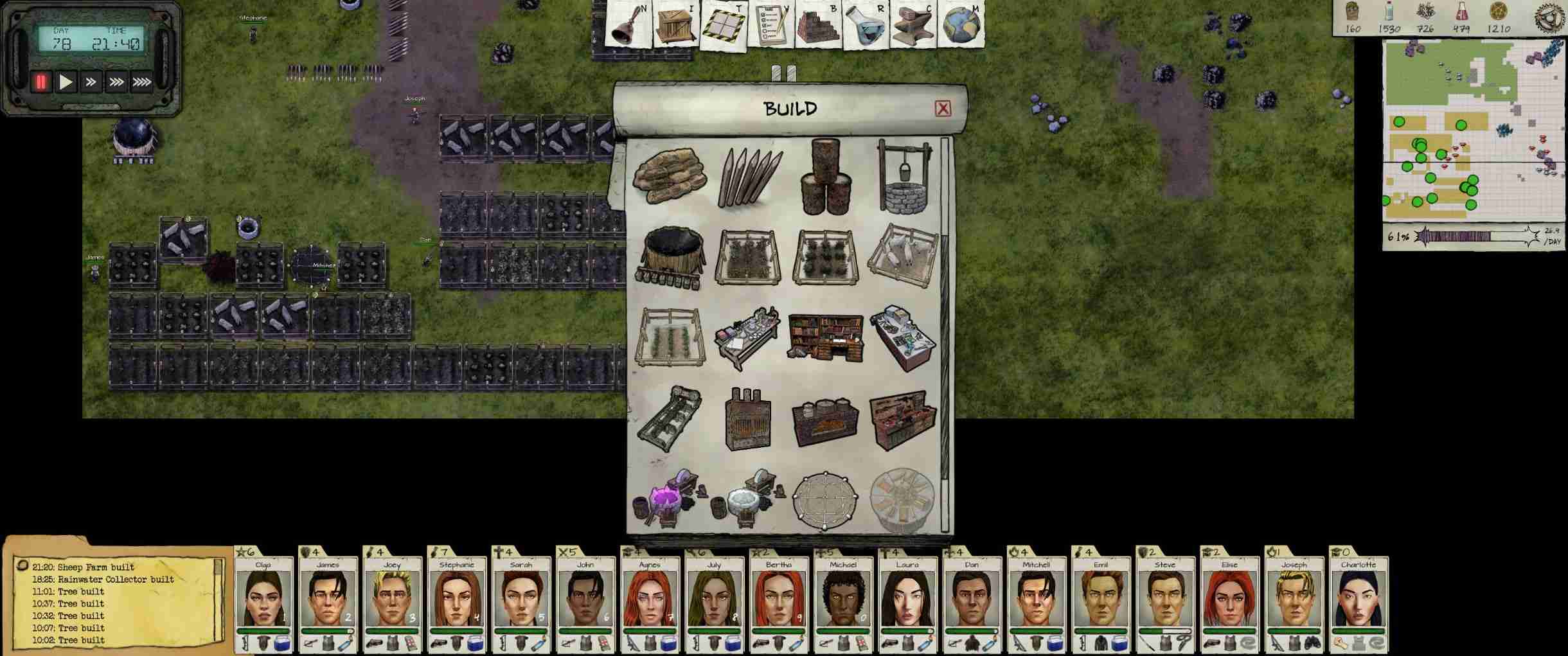1568x656 pixels.
Task: Open the checklist tasks menu
Action: point(771,24)
